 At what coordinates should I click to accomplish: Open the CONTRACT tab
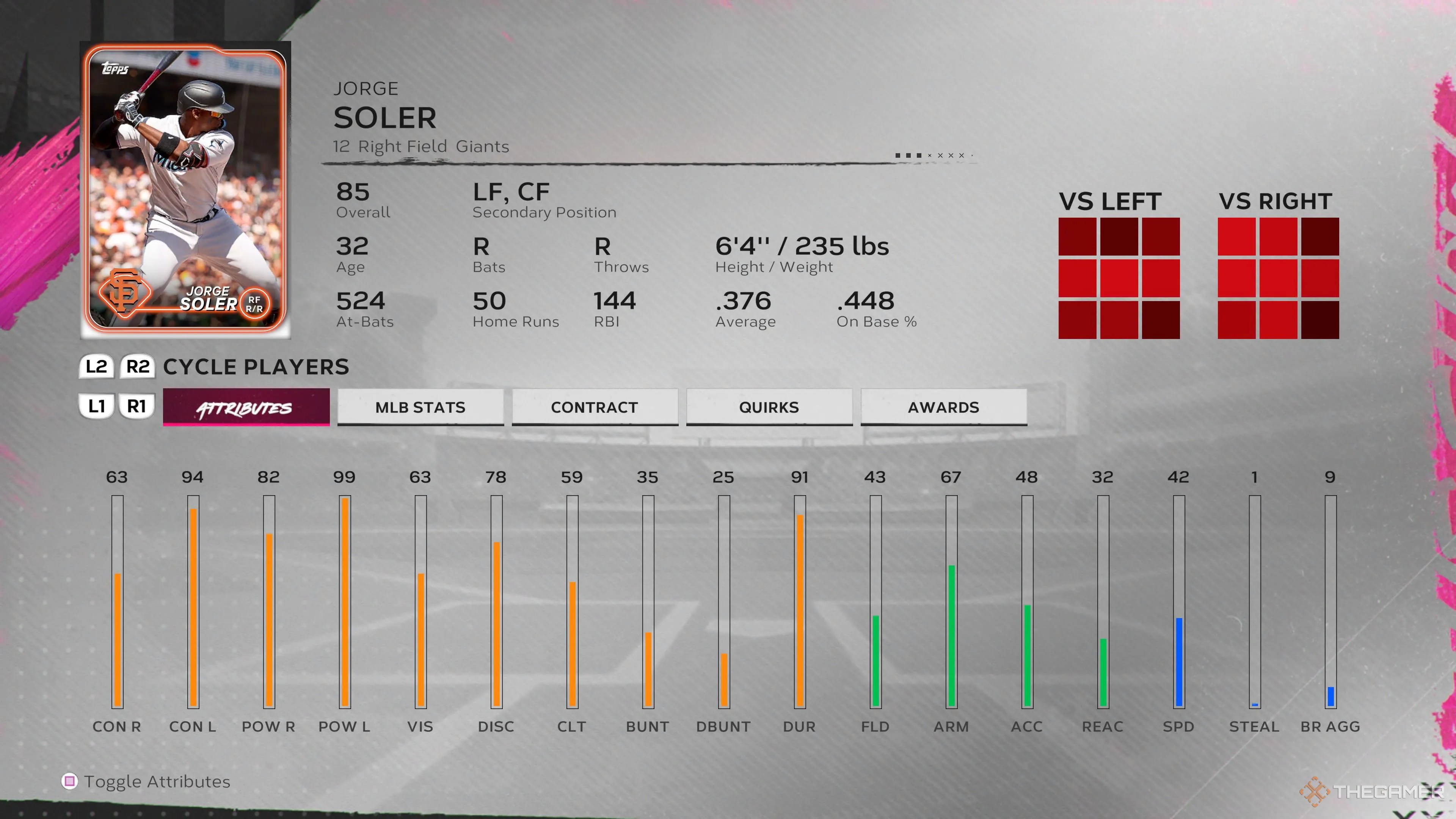click(594, 407)
